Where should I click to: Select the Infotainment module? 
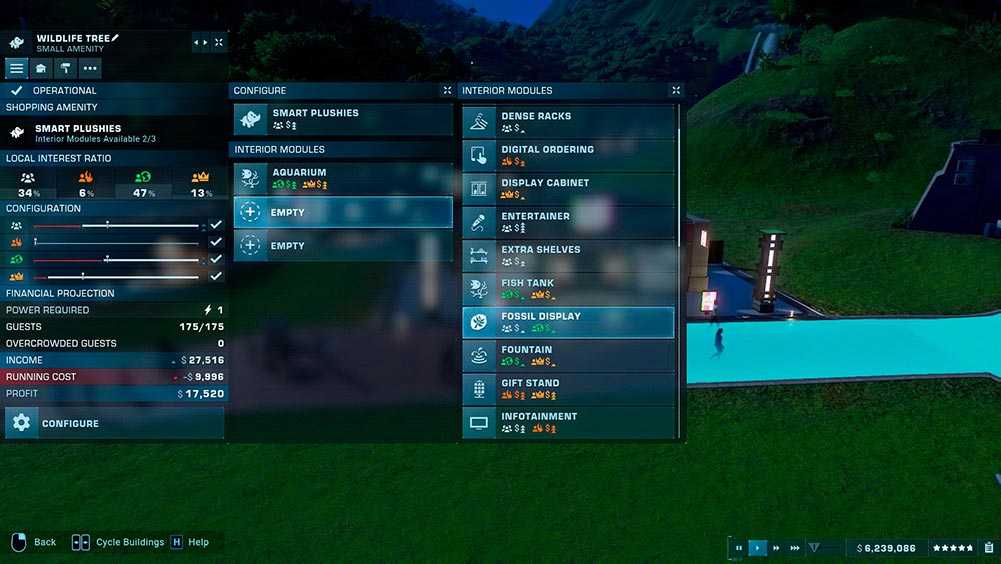pos(567,422)
